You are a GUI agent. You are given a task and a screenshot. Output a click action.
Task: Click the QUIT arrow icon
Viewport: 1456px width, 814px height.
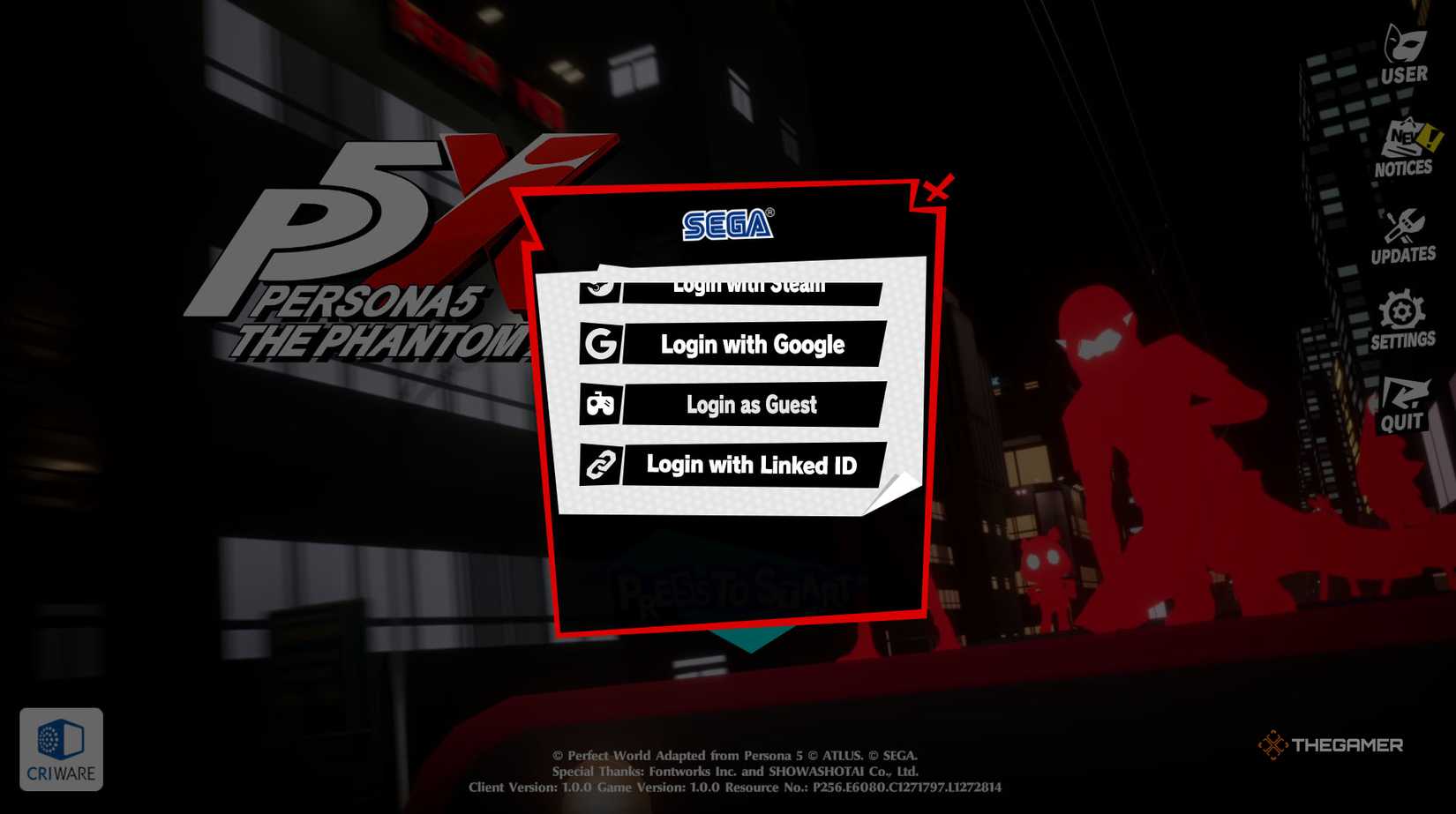coord(1404,395)
